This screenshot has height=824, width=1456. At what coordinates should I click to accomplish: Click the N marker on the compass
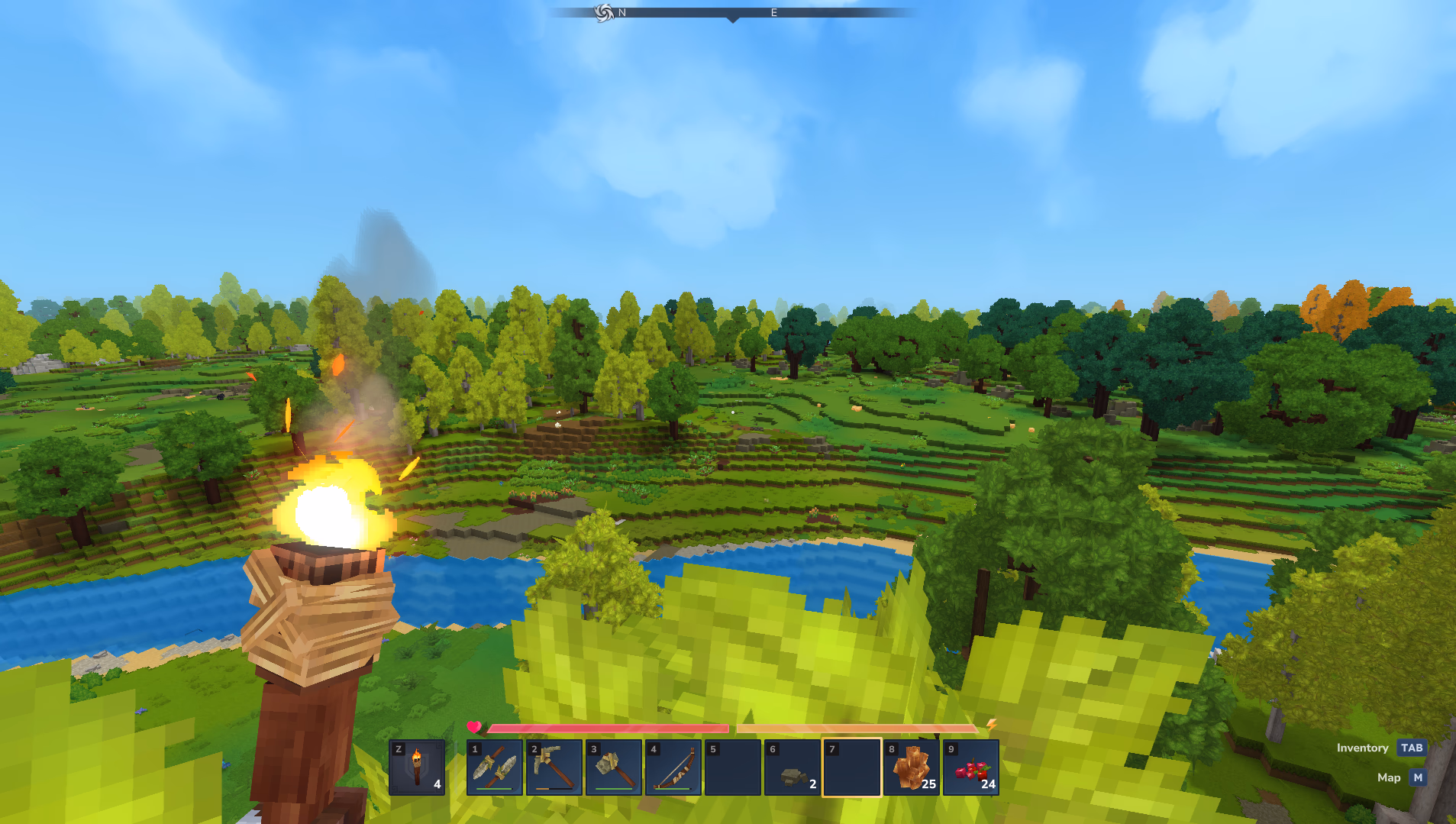(x=621, y=12)
